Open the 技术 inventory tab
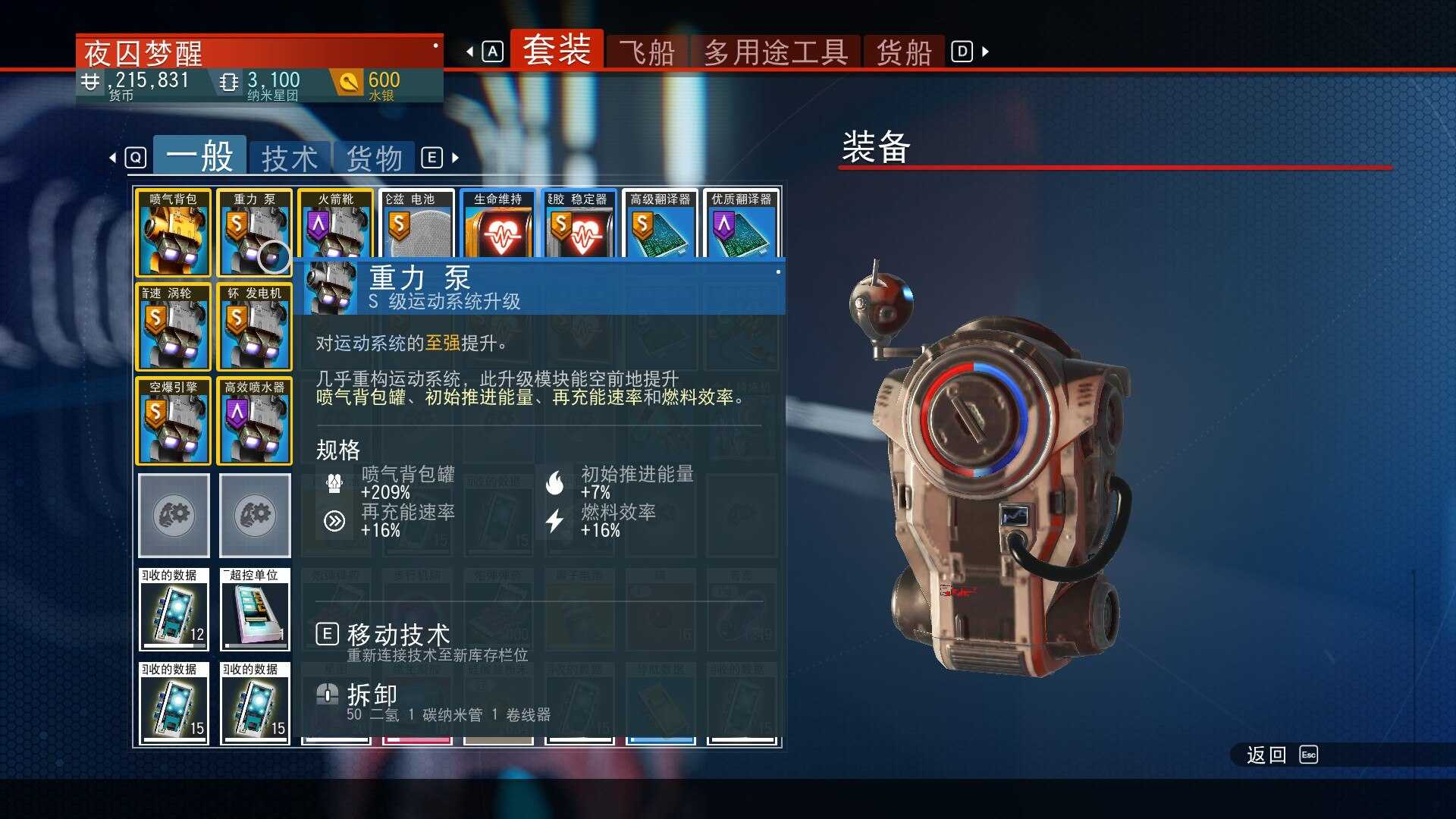The width and height of the screenshot is (1456, 819). click(x=290, y=157)
